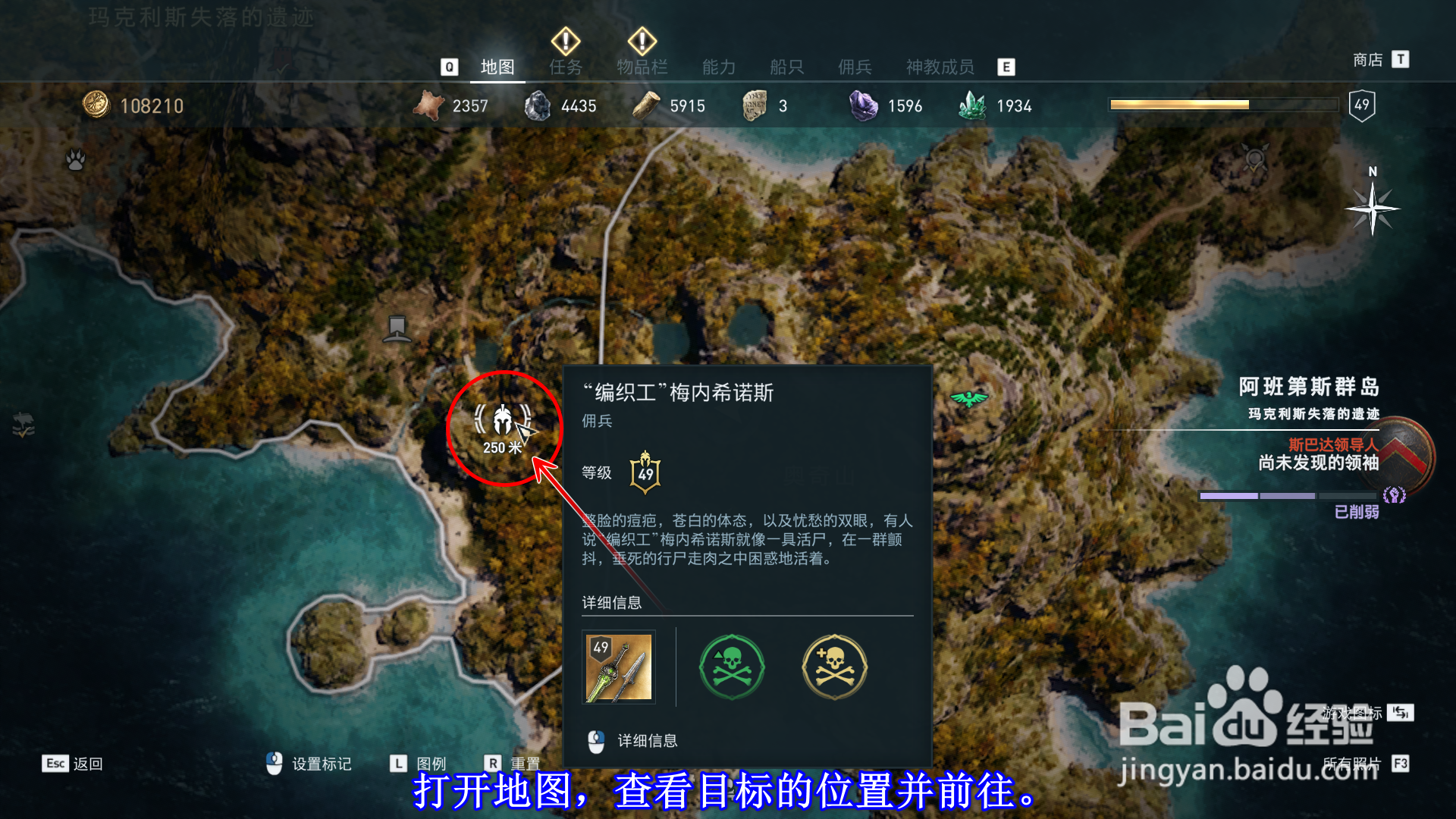Click the ancient tablet resource icon
The width and height of the screenshot is (1456, 819).
[753, 105]
